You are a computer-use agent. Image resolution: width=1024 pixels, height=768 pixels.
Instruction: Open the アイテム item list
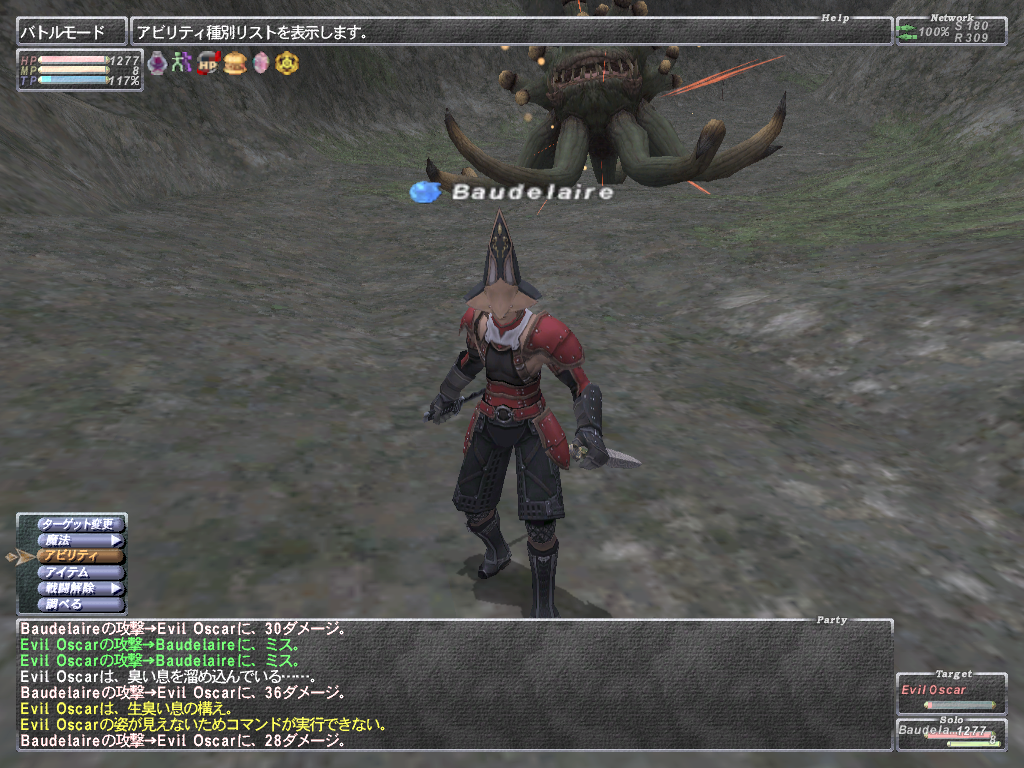tap(81, 572)
